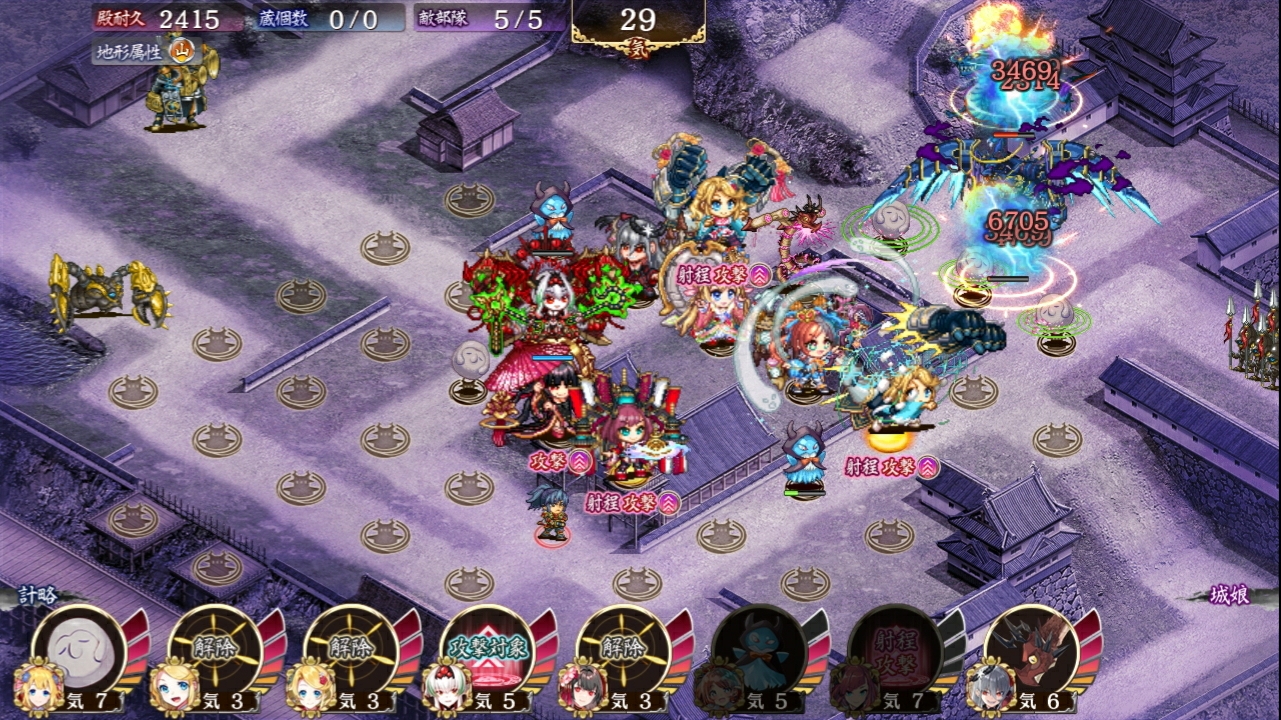Switch to the 城娘 castle girl list

(x=1227, y=597)
